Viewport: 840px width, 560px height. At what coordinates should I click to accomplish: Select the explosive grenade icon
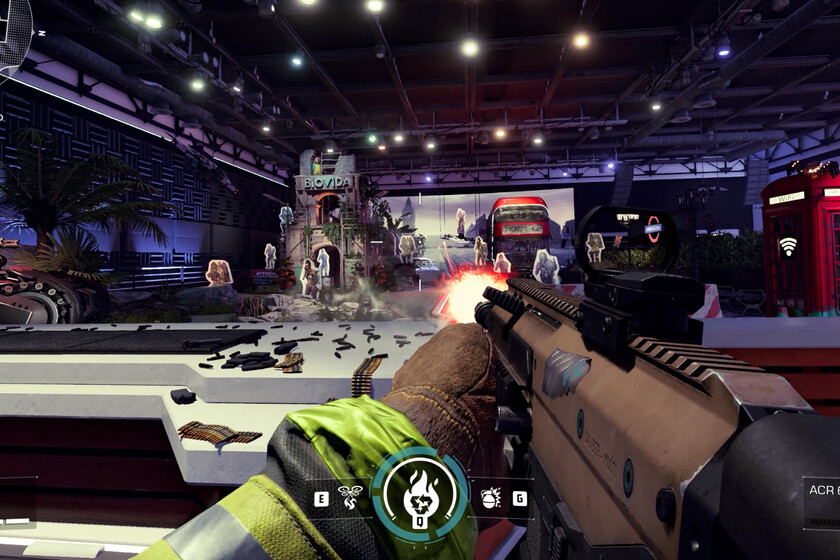click(x=491, y=497)
